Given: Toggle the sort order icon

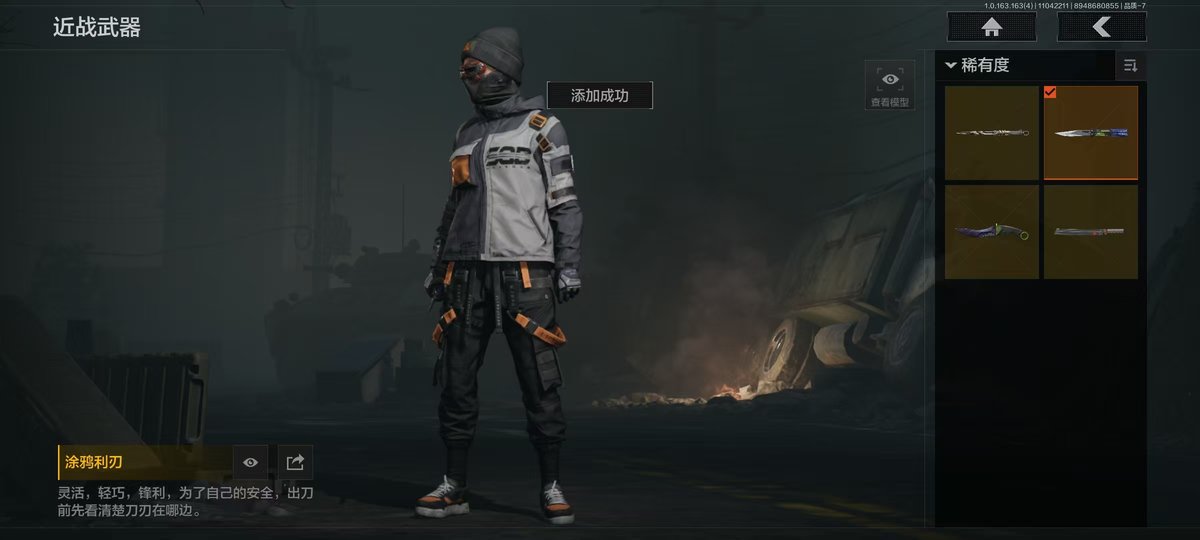Looking at the screenshot, I should [1130, 66].
